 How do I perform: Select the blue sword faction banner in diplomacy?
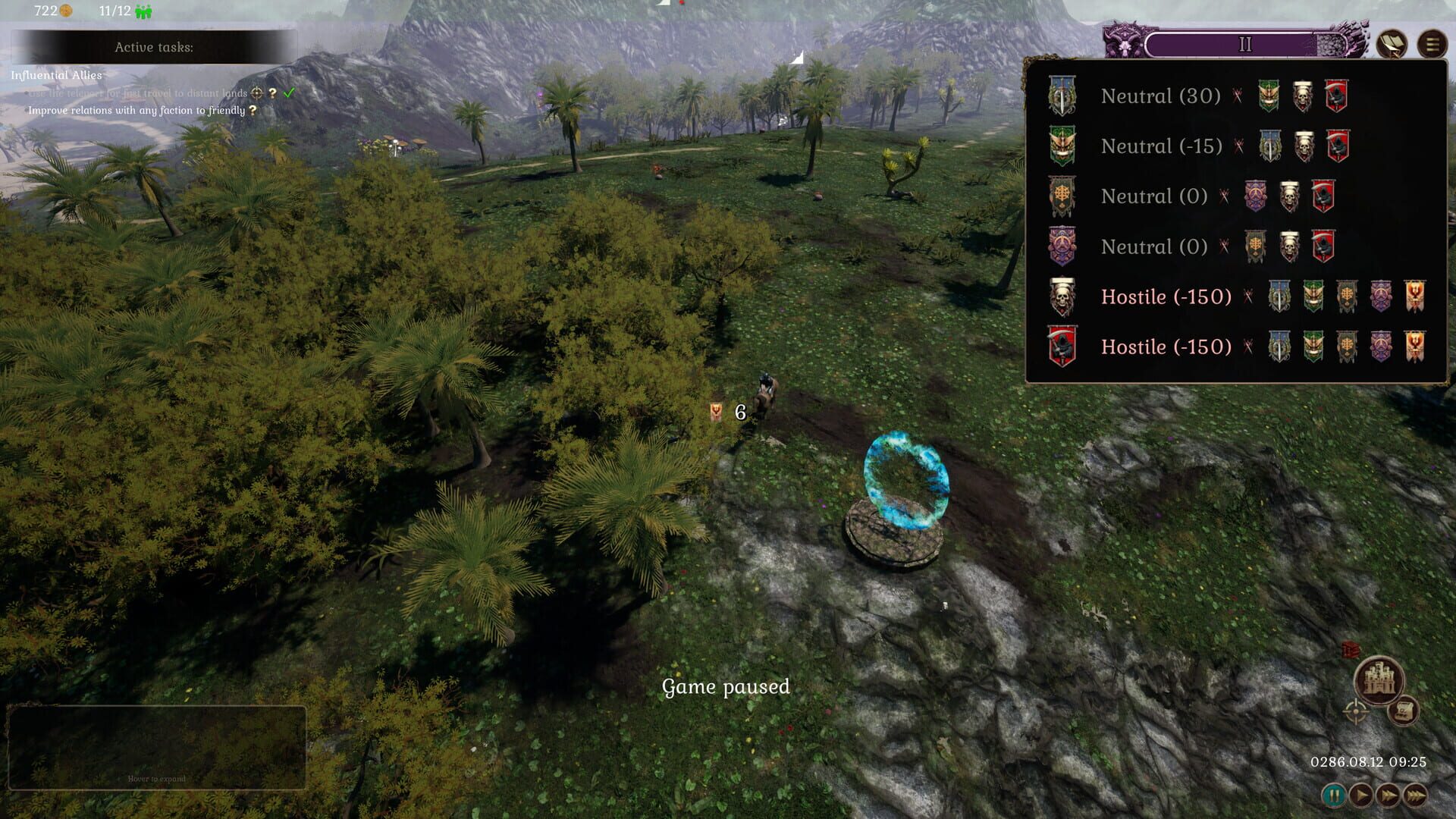click(1062, 96)
